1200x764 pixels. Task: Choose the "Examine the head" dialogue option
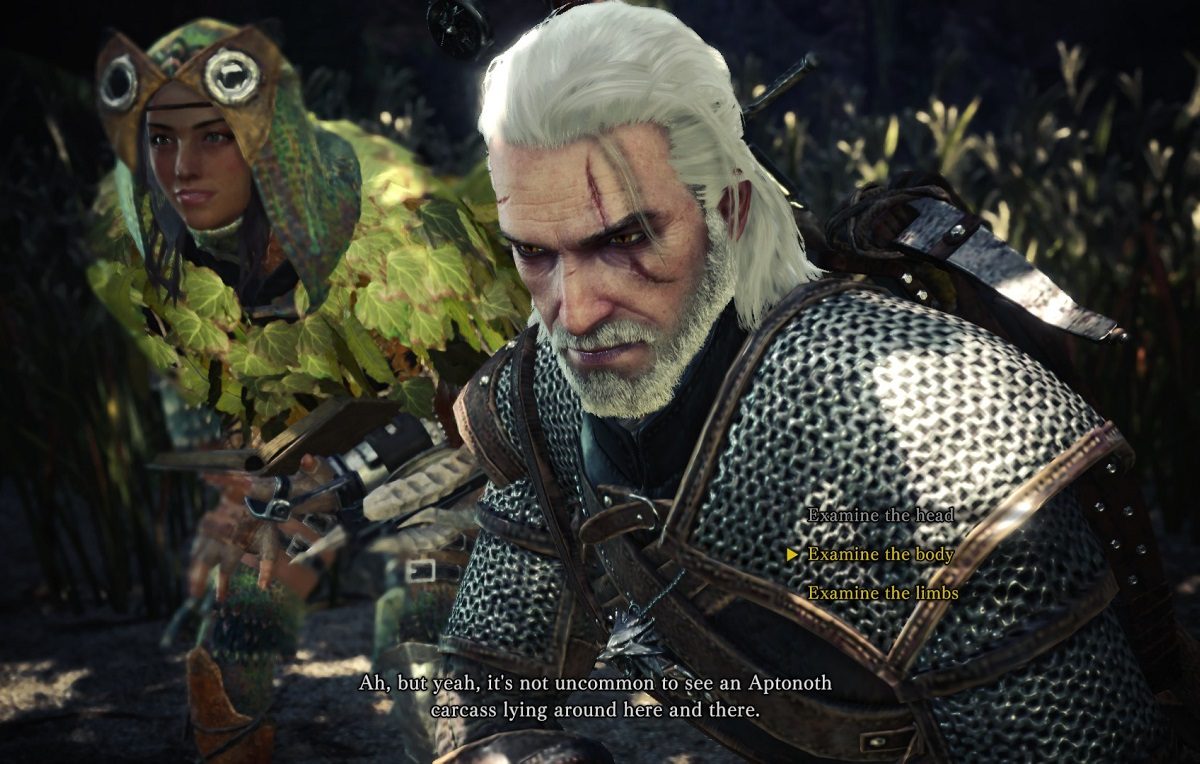tap(880, 516)
